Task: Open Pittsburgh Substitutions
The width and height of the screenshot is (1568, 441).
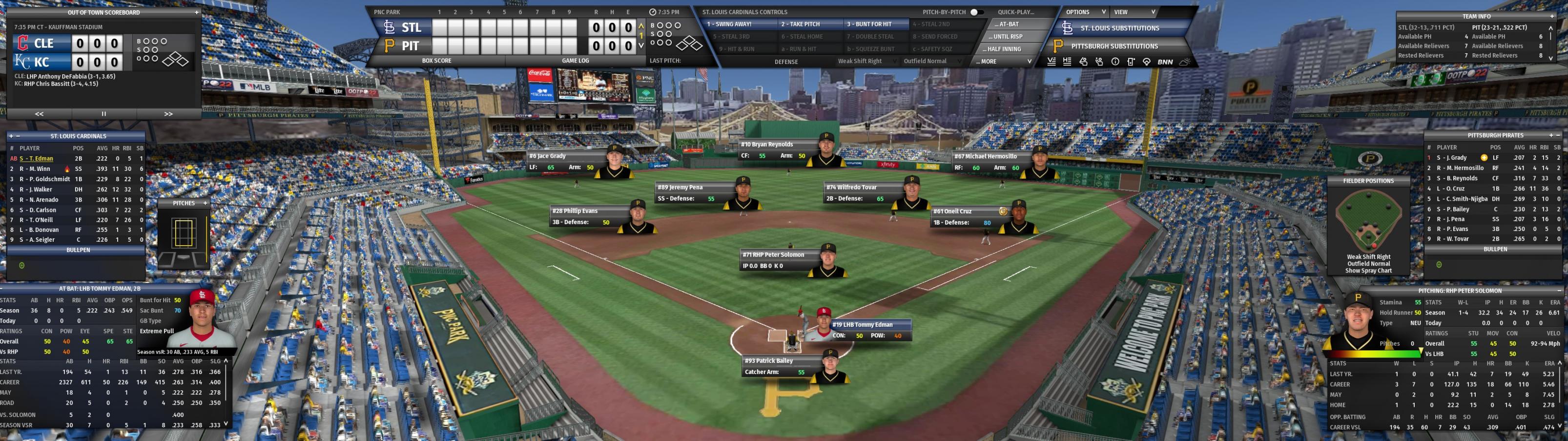Action: tap(1114, 46)
